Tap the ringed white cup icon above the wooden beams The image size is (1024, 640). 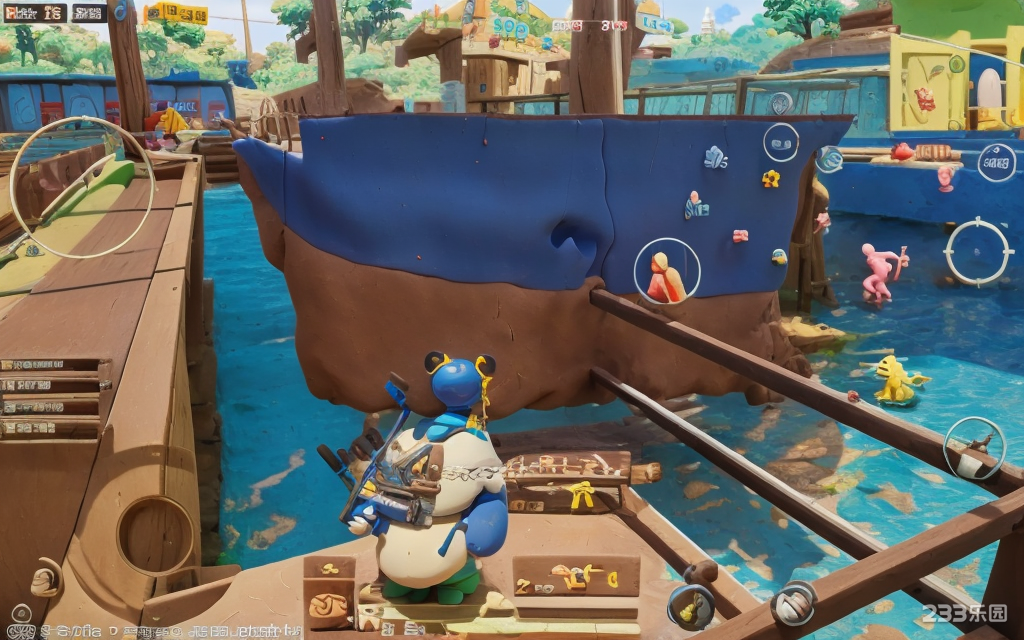coord(973,448)
